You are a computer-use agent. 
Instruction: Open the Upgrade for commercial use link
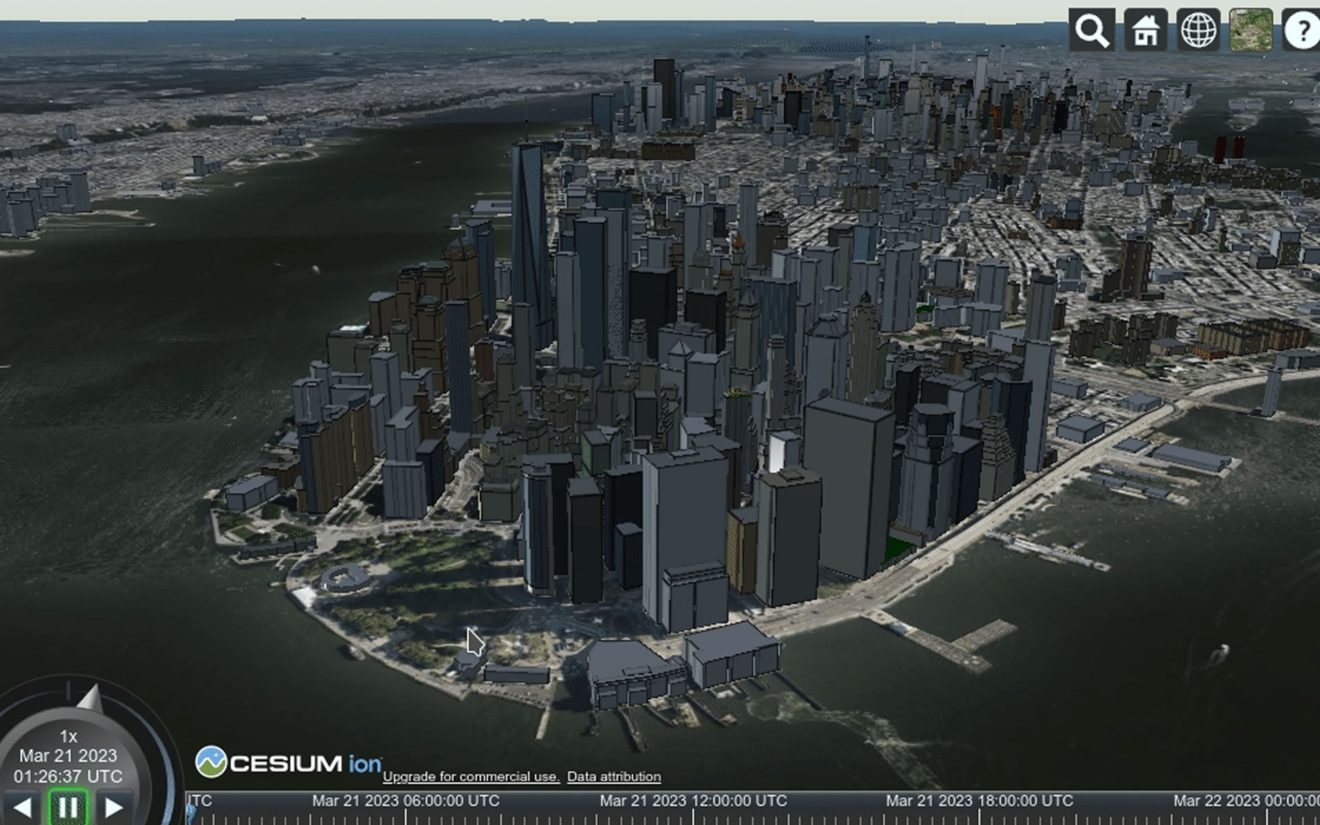(470, 776)
